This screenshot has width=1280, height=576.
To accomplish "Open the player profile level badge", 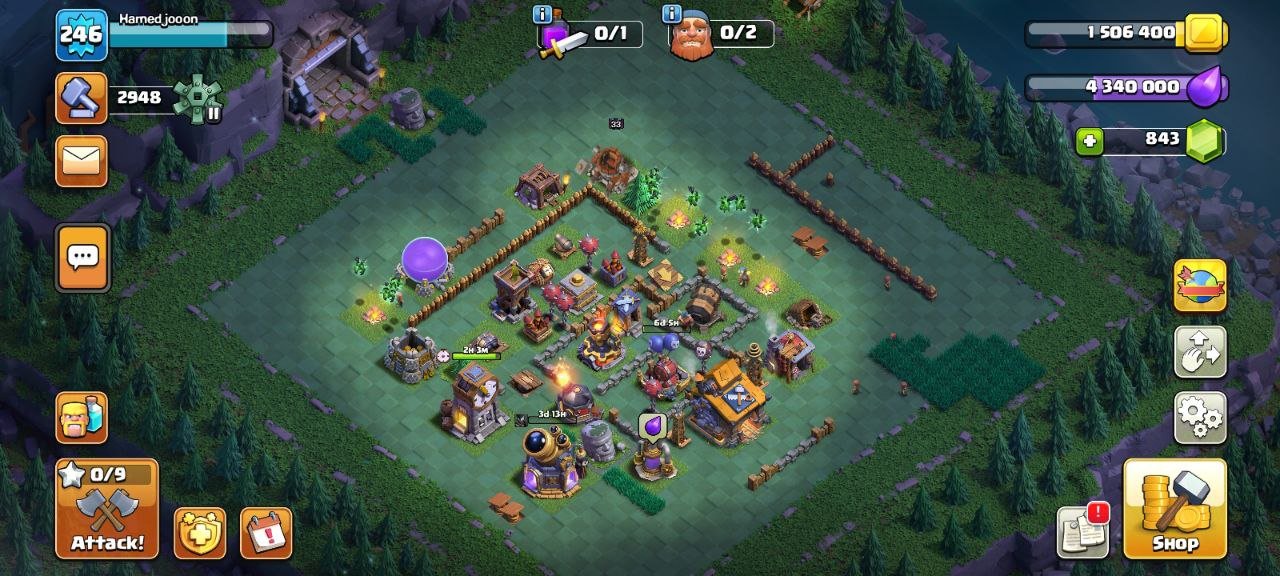I will pos(81,35).
